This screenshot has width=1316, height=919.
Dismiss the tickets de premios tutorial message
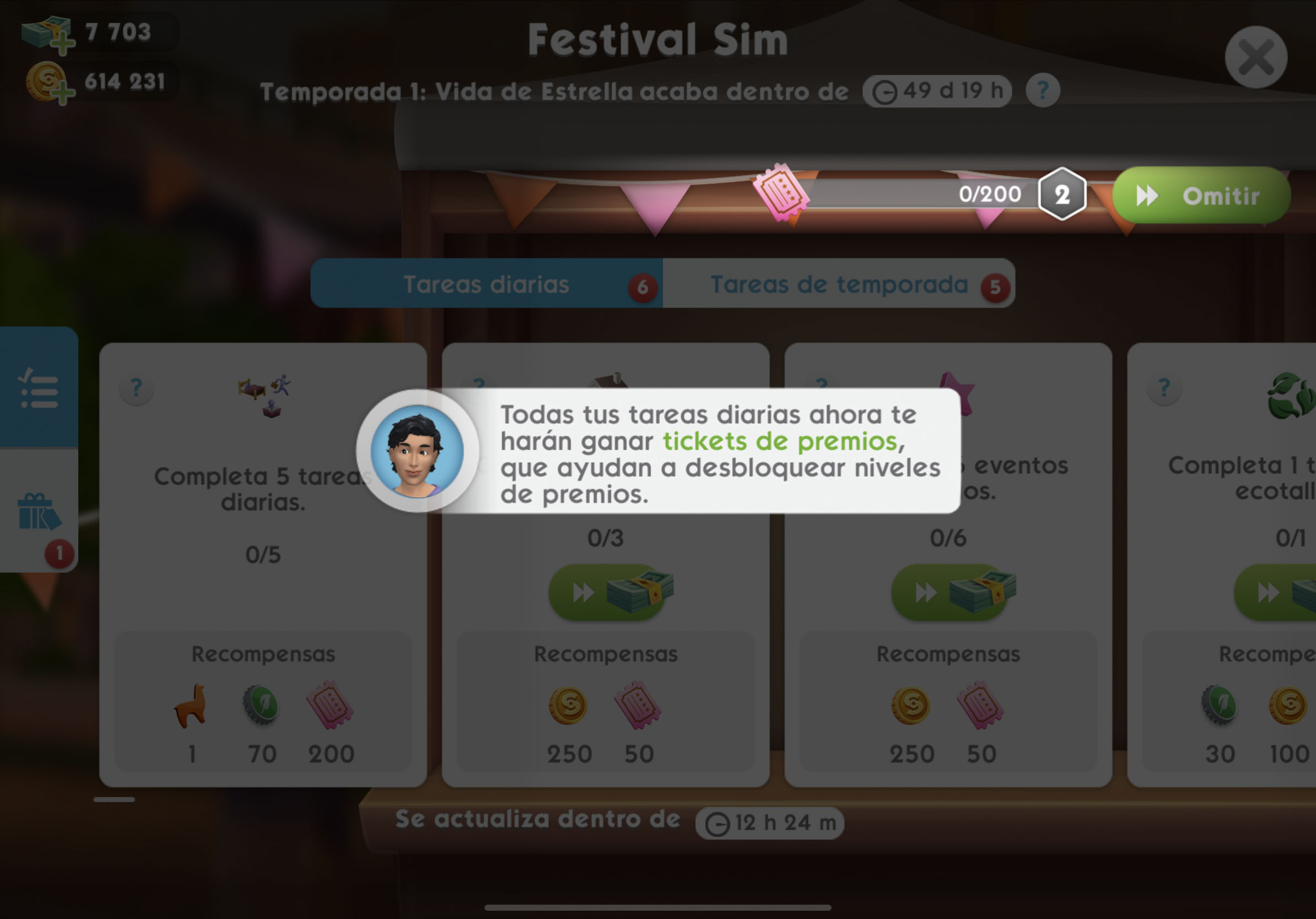click(x=719, y=453)
